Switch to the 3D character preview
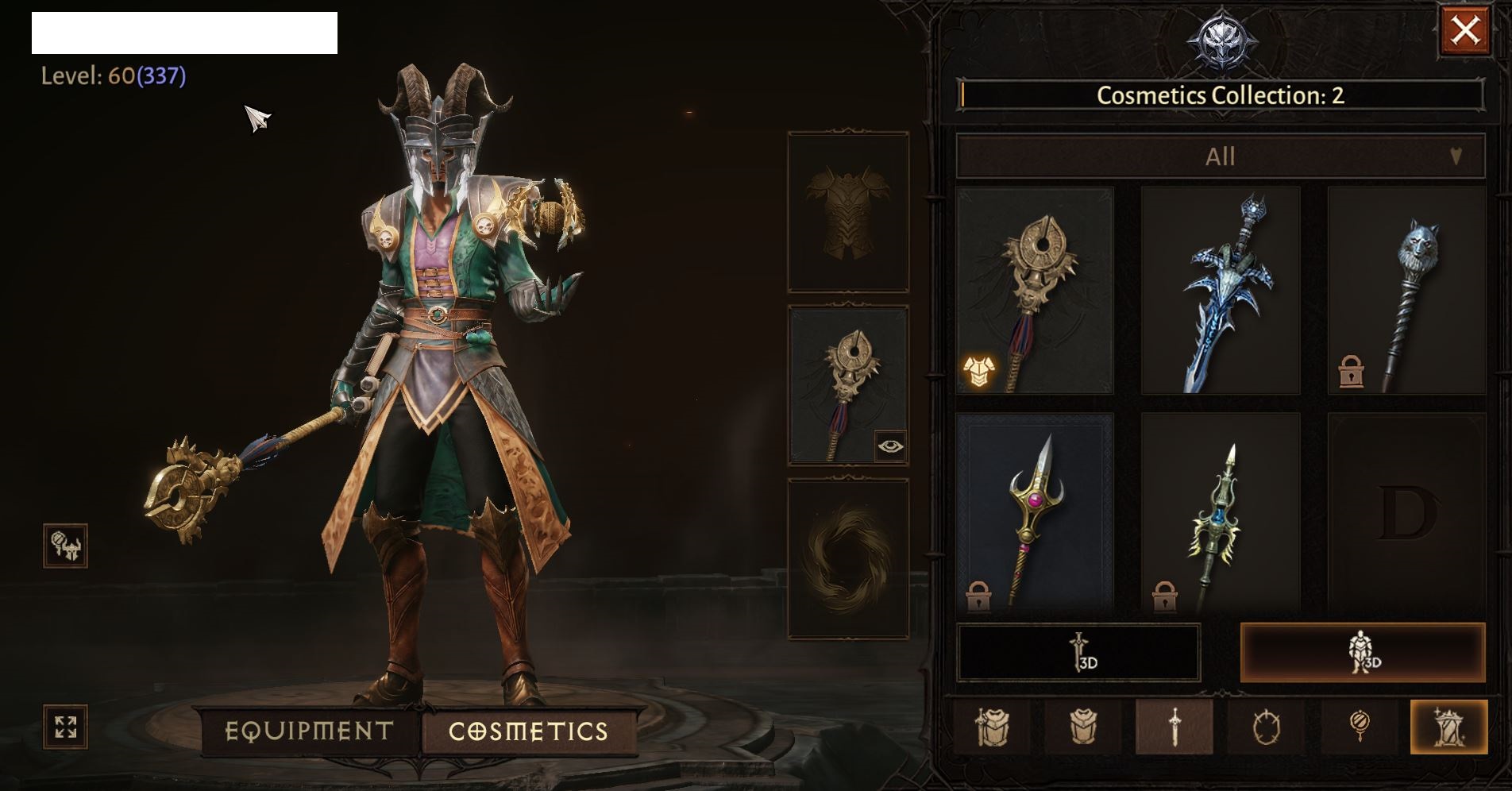Viewport: 1512px width, 791px height. (x=1363, y=653)
